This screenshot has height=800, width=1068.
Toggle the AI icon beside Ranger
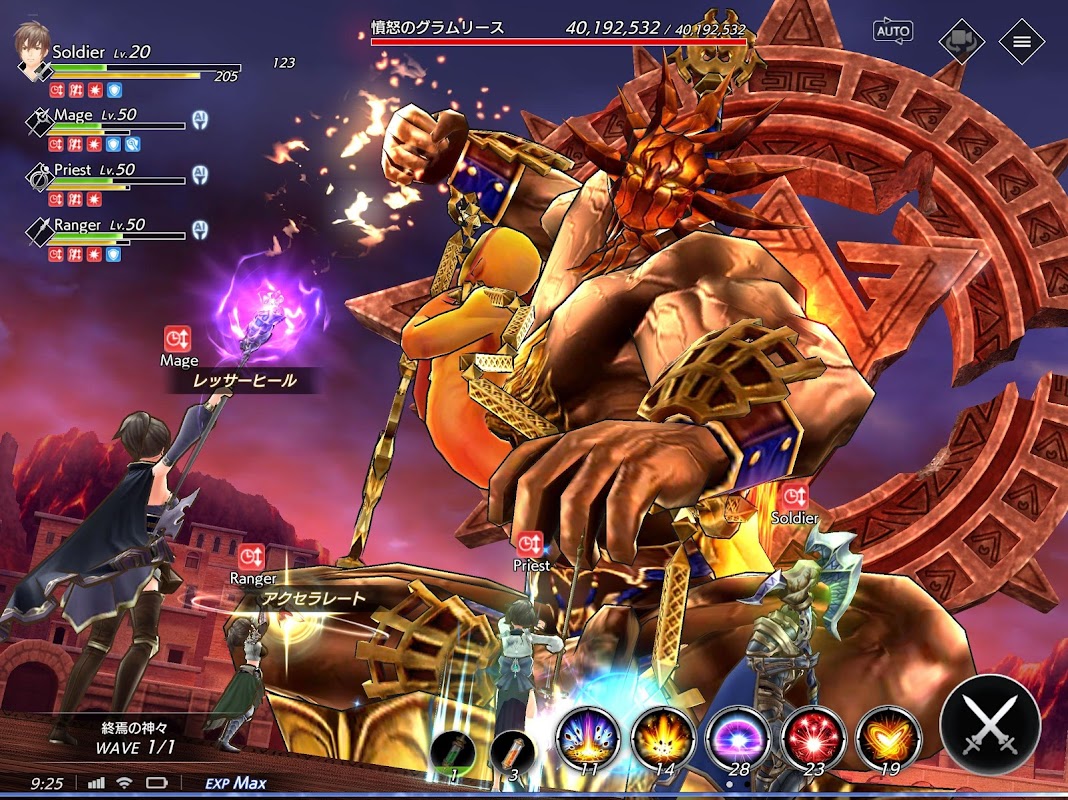pos(200,230)
